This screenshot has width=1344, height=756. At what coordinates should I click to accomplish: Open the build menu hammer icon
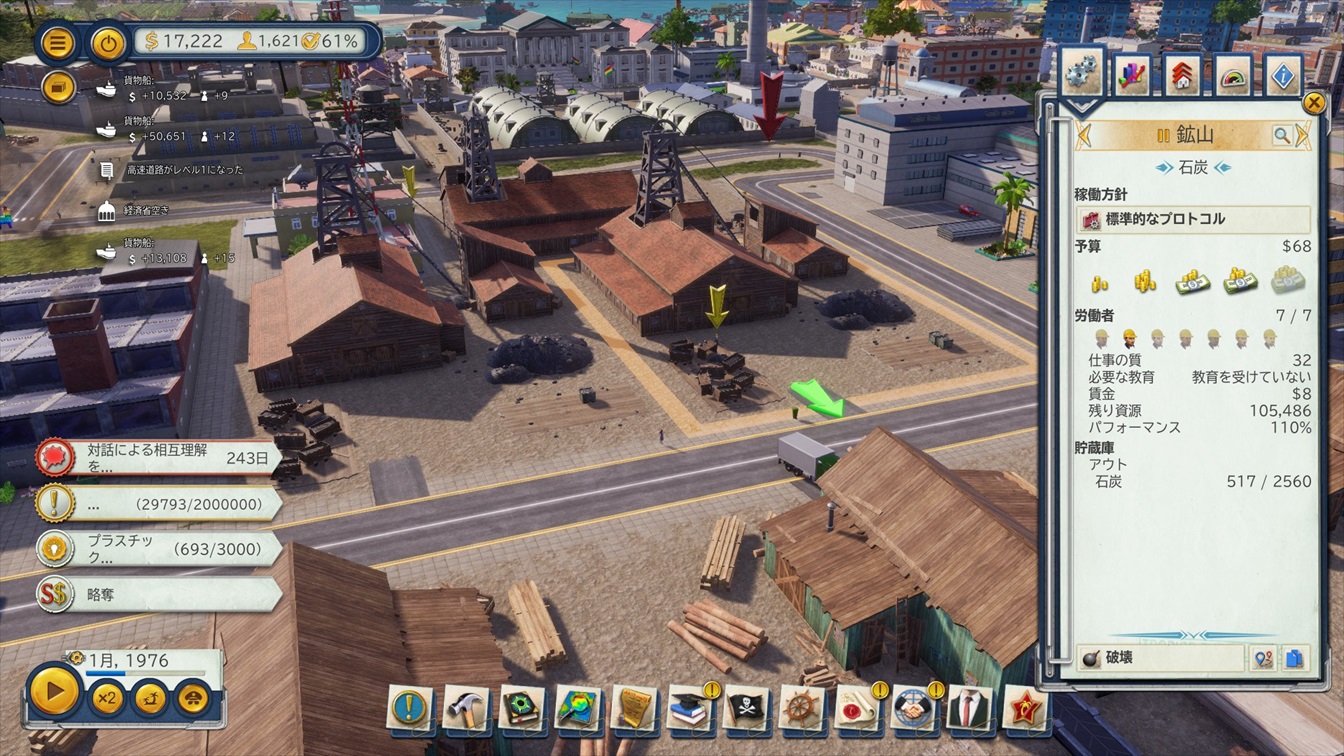tap(465, 707)
